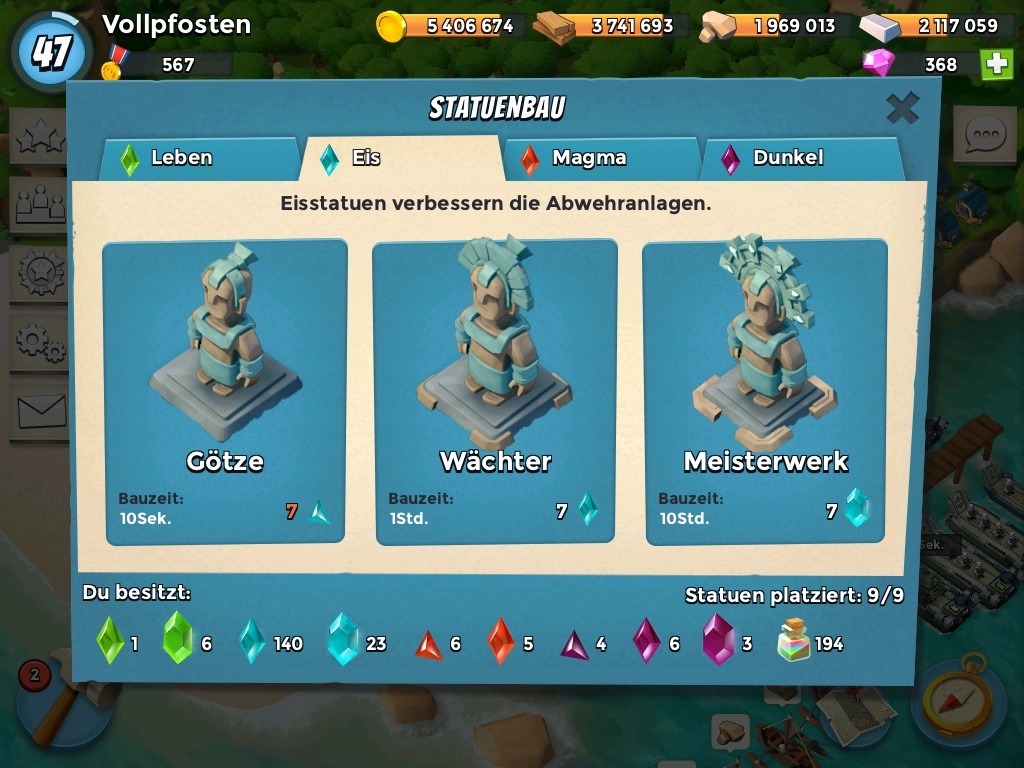This screenshot has width=1024, height=768.
Task: Build the Götze ice statue
Action: pos(225,391)
